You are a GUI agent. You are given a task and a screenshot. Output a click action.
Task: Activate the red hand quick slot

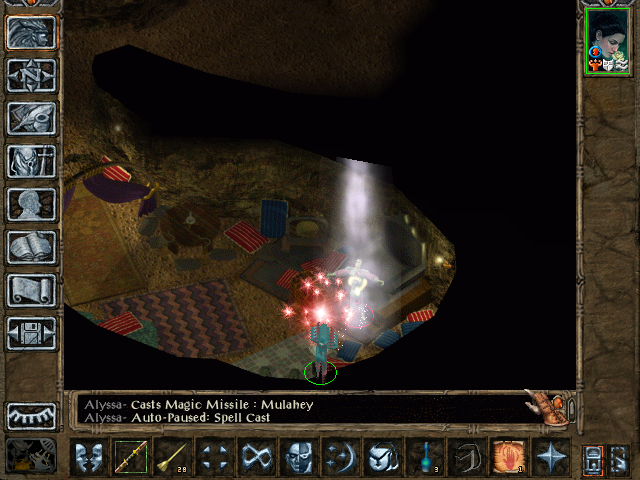(509, 458)
